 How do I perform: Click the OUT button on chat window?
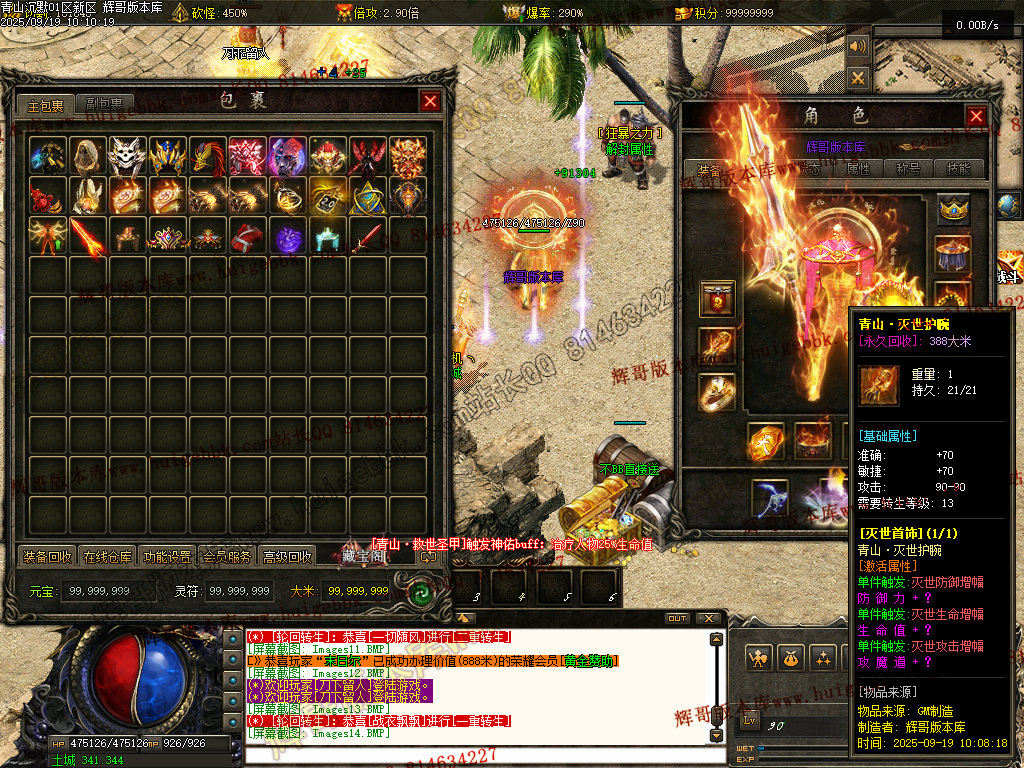tap(677, 618)
